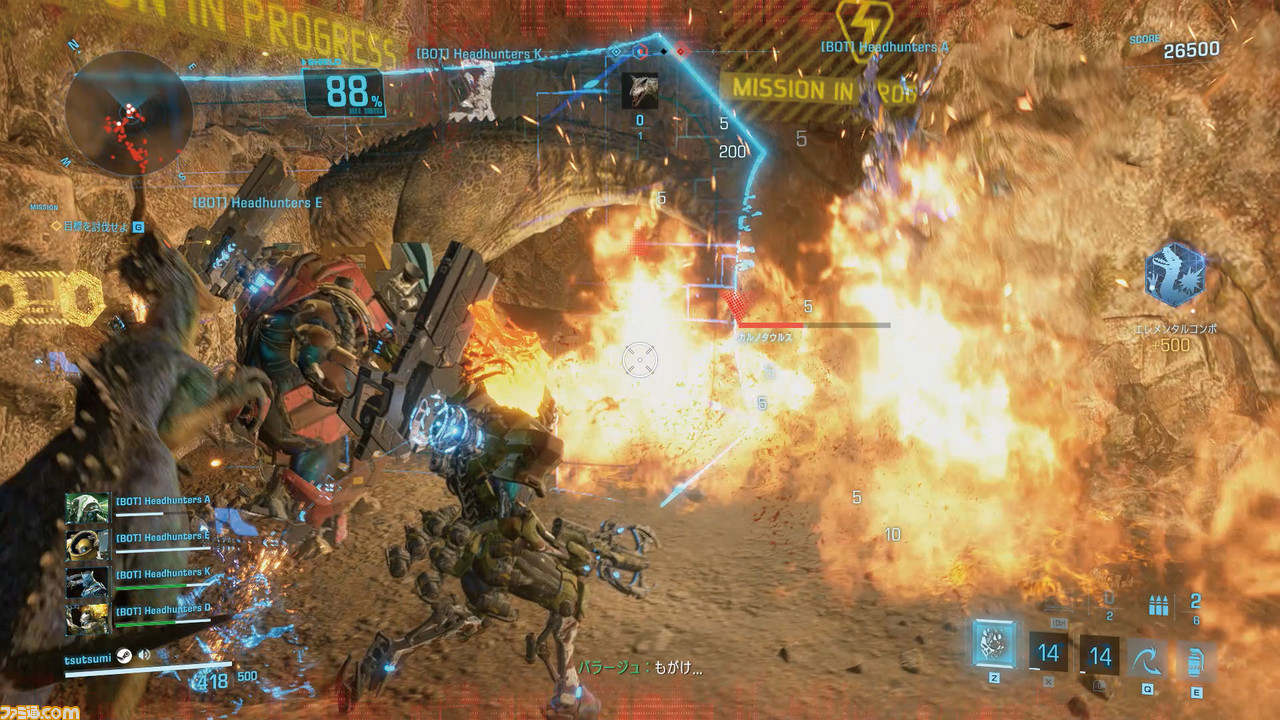This screenshot has width=1280, height=720.
Task: Click the triple-bullet ammo icon
Action: click(1159, 604)
